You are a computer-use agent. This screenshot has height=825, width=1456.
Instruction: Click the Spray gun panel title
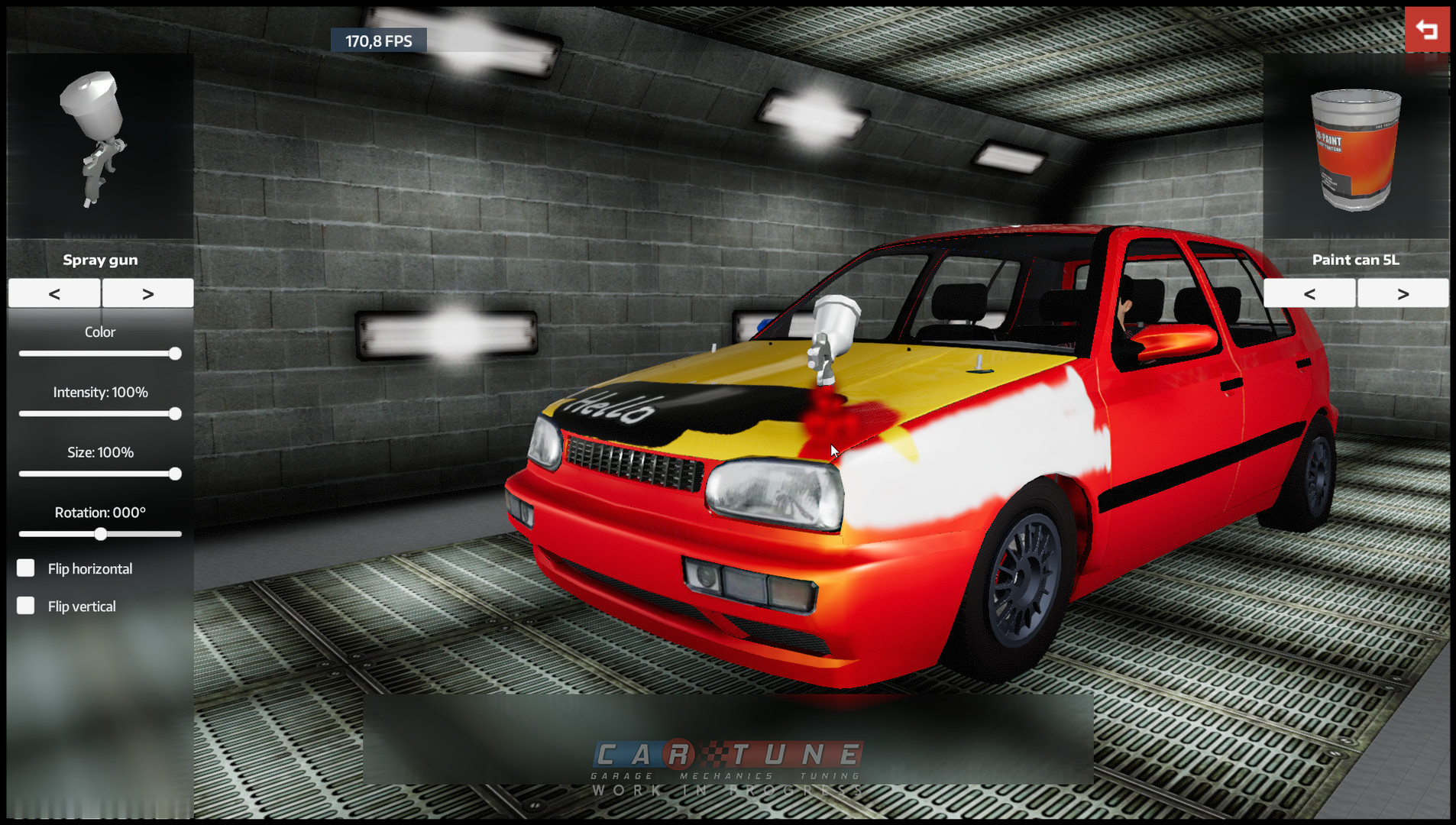100,259
